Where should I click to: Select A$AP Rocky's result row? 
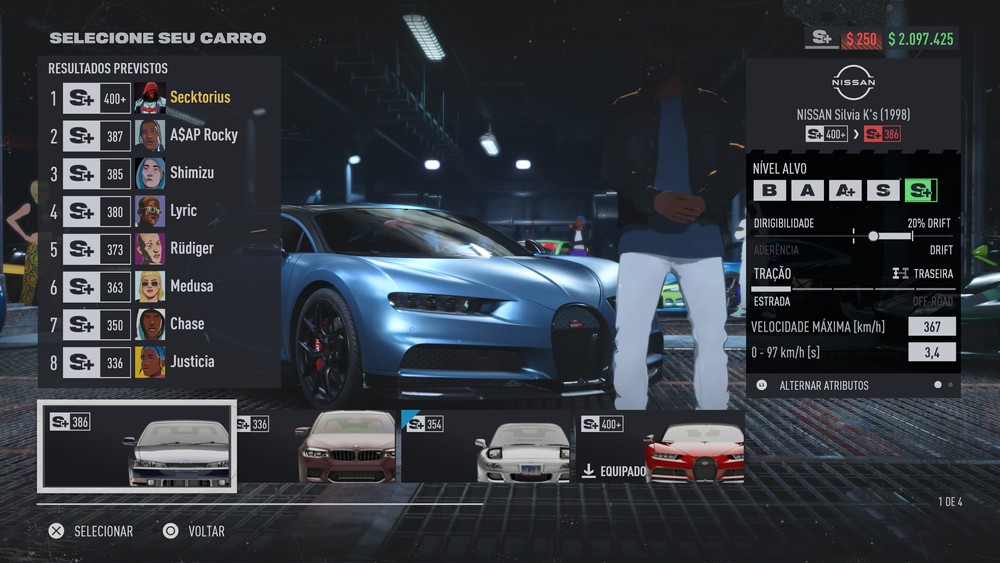coord(158,135)
